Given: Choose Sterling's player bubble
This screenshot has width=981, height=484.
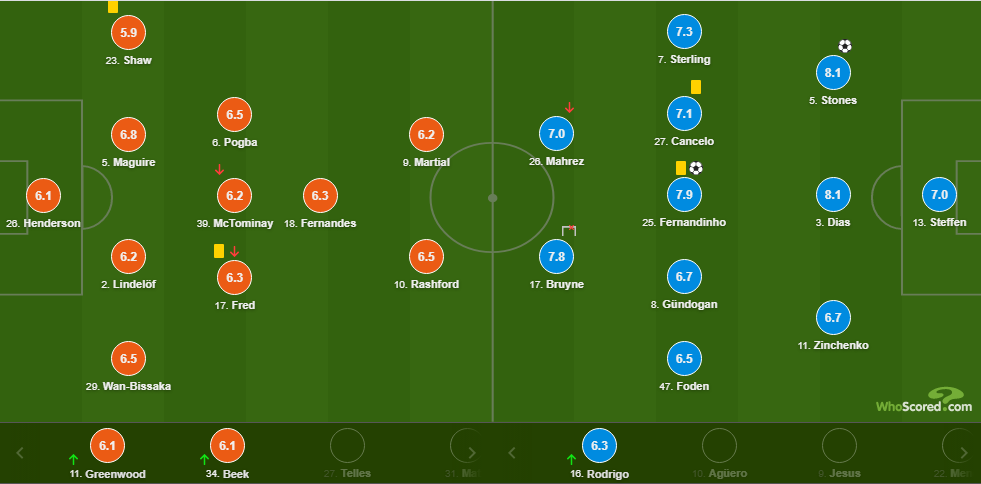Looking at the screenshot, I should pyautogui.click(x=684, y=32).
